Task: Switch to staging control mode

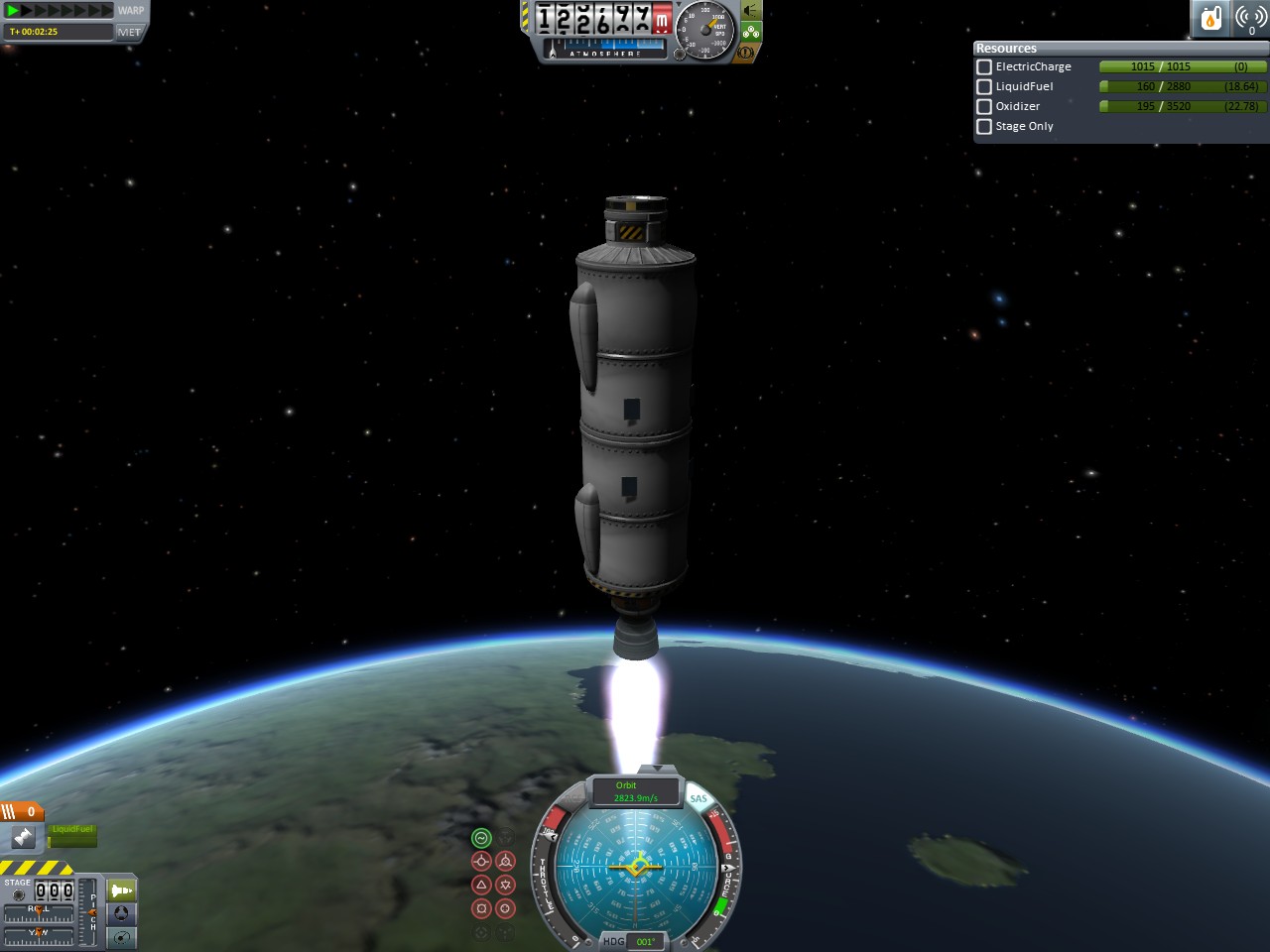Action: coord(122,890)
